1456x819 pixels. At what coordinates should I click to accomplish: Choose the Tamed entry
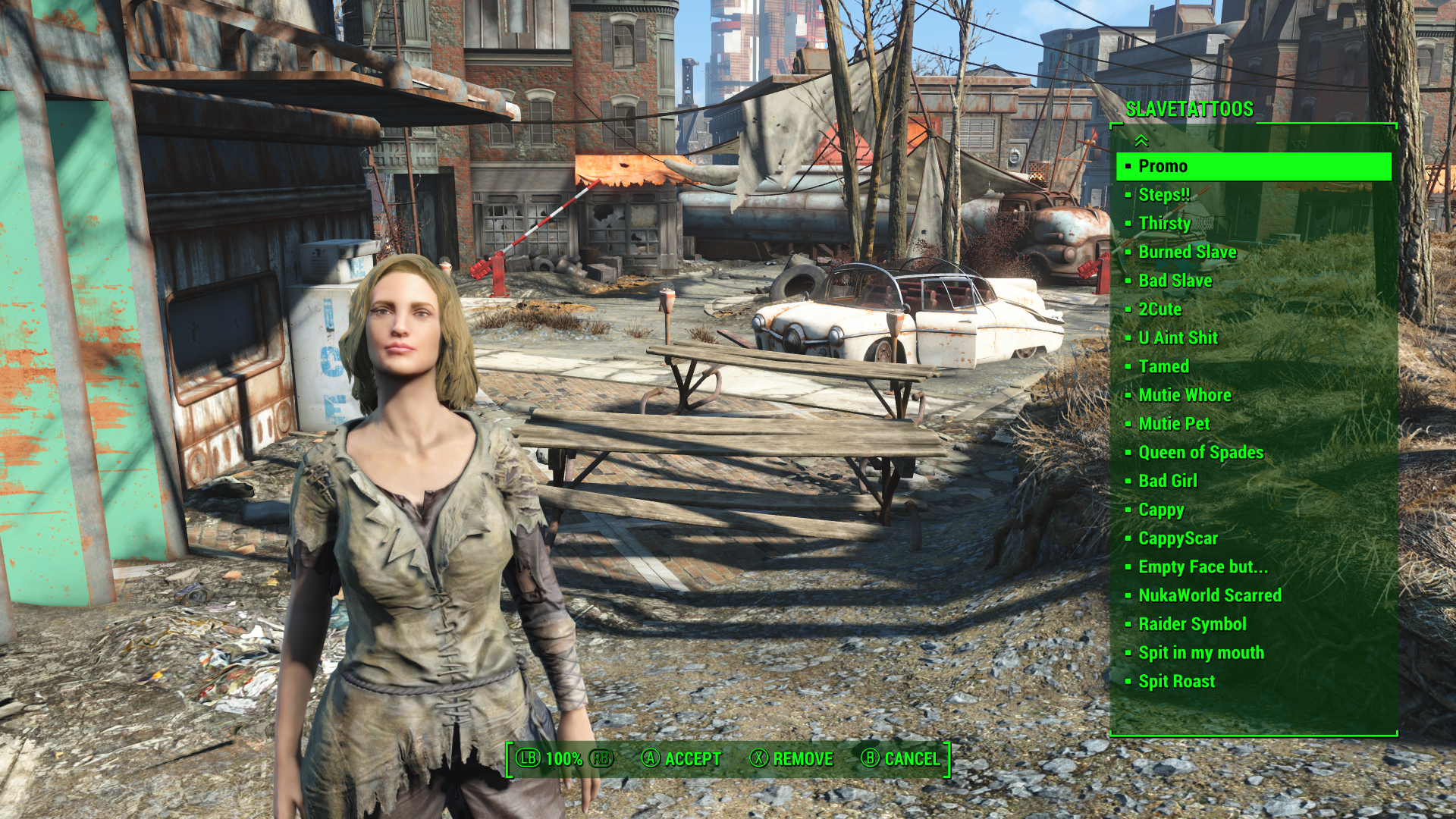[1163, 367]
